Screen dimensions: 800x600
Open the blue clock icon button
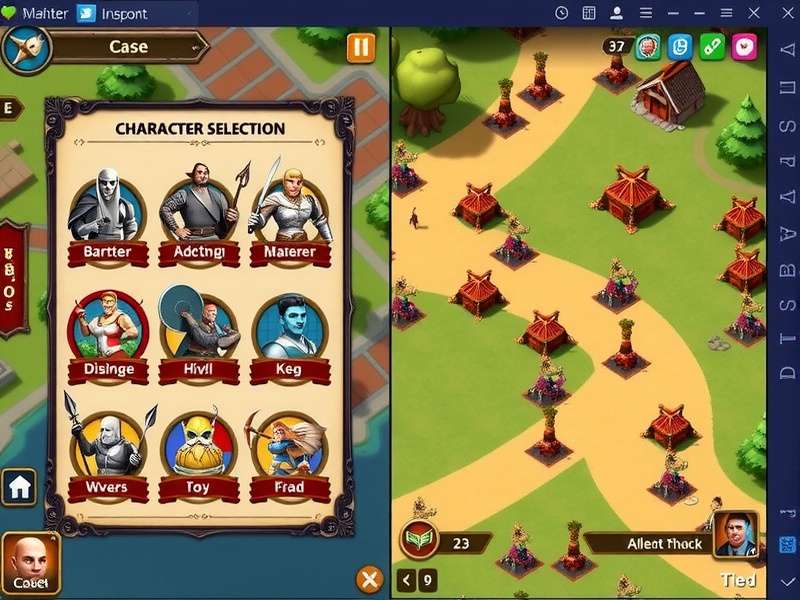pyautogui.click(x=680, y=46)
